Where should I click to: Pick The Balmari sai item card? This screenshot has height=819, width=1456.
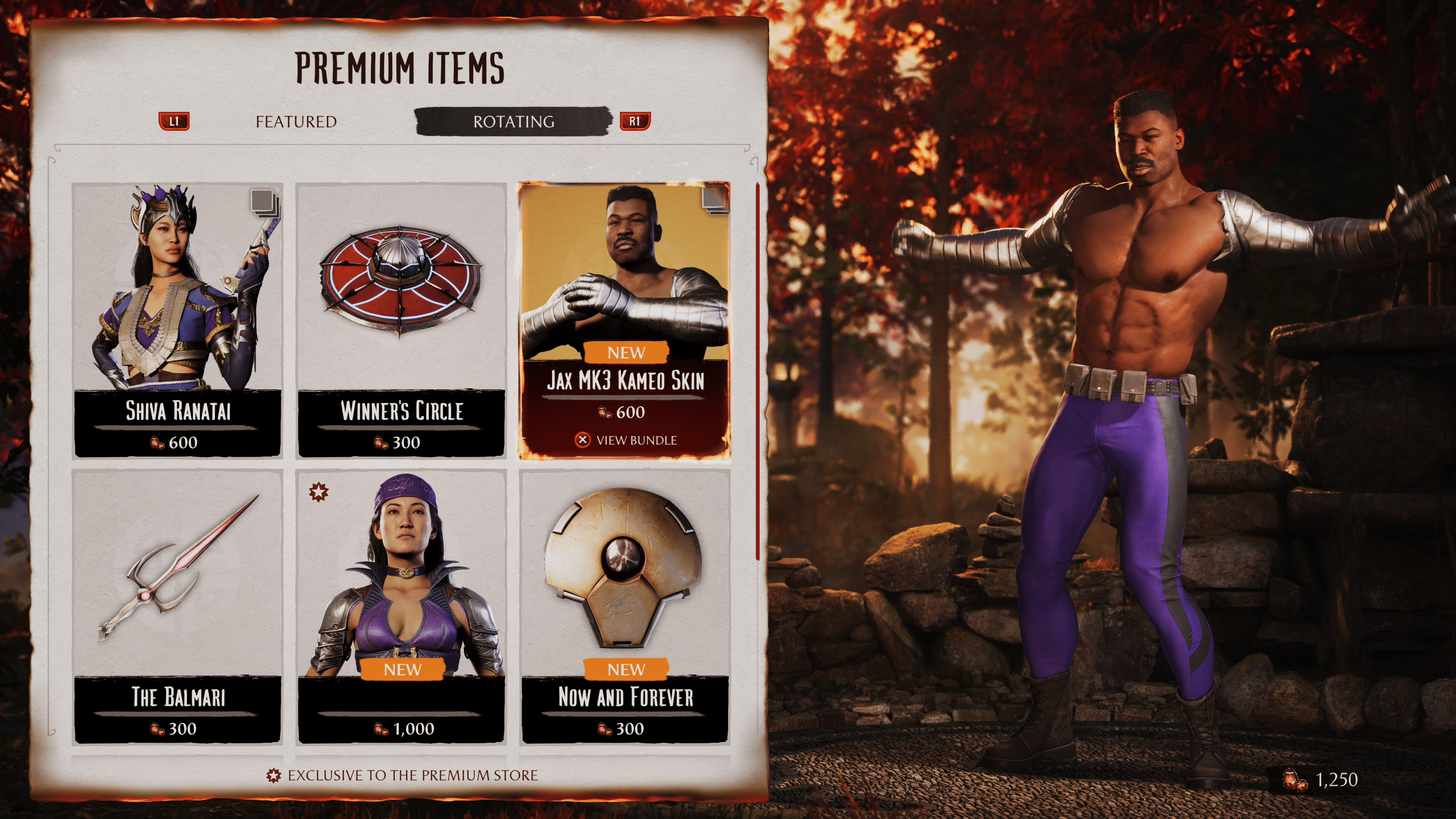[177, 606]
